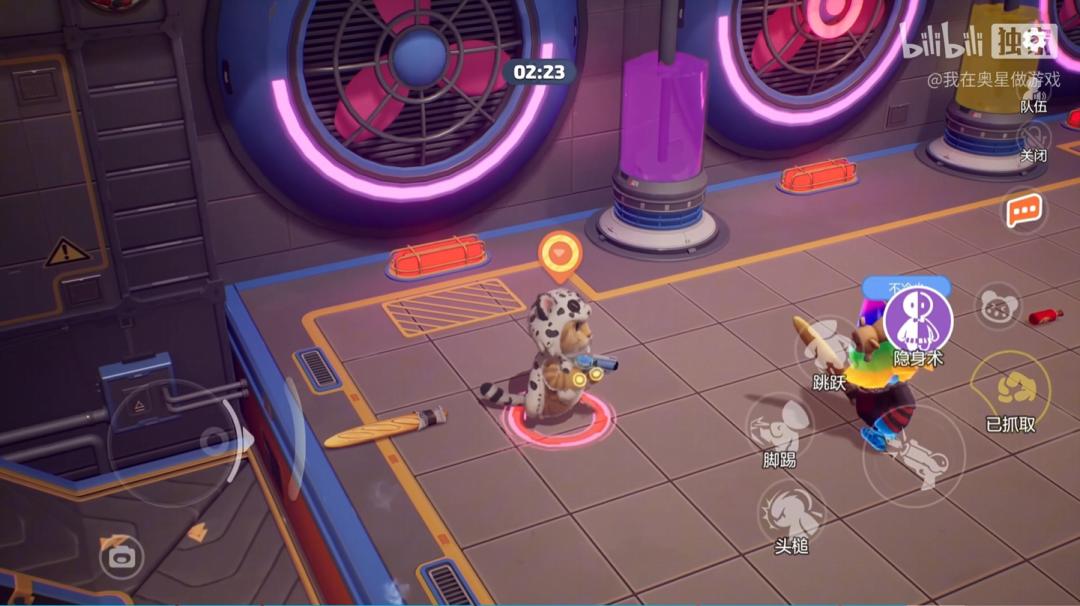
Task: Open settings via the gear icon
Action: click(1036, 40)
